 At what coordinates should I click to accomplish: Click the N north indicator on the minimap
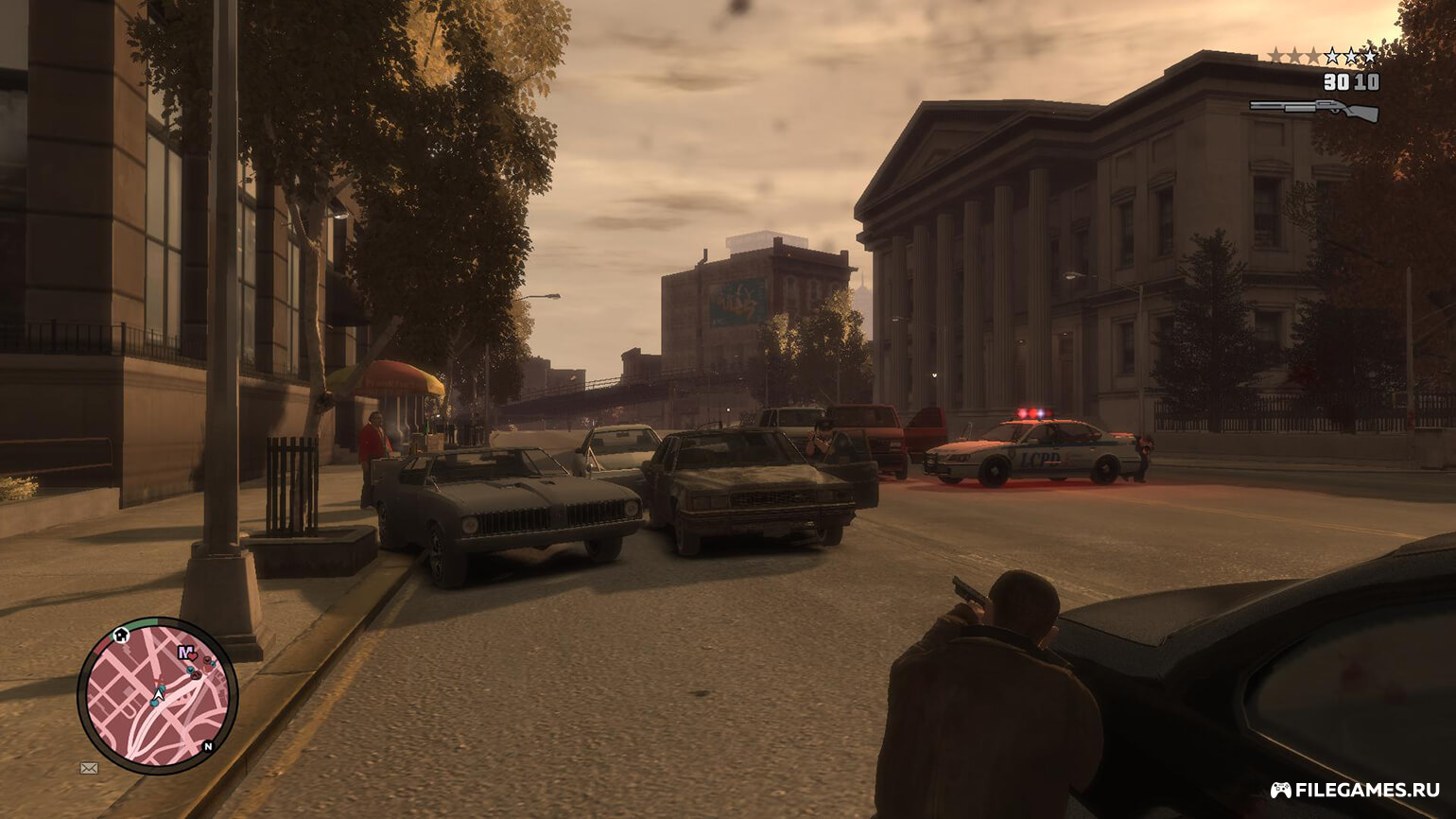pos(209,746)
